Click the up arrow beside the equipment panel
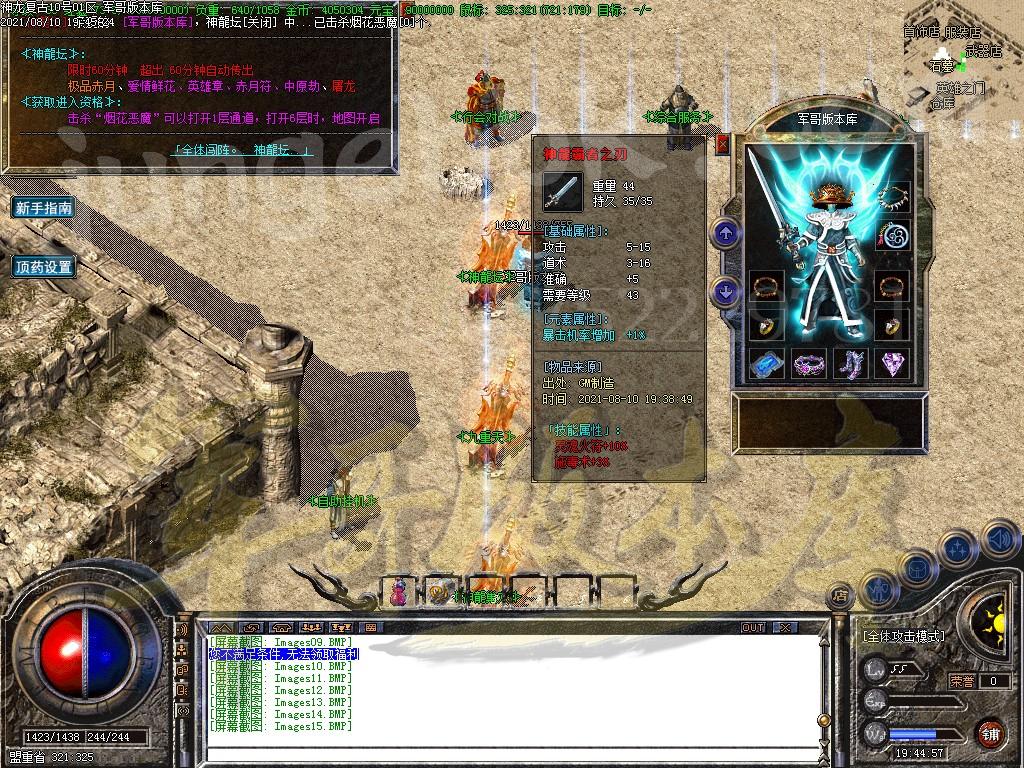 pos(726,234)
